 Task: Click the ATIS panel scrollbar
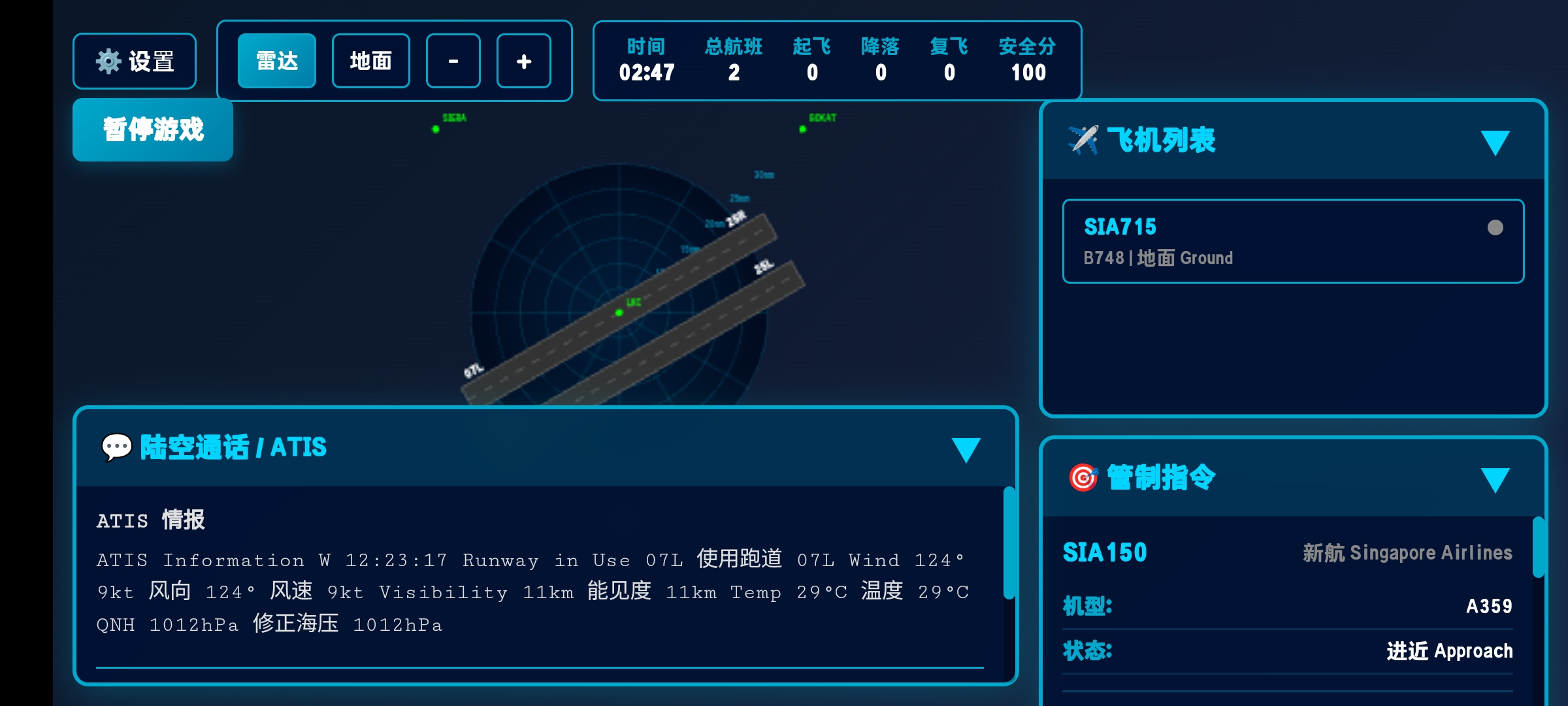(x=1009, y=543)
